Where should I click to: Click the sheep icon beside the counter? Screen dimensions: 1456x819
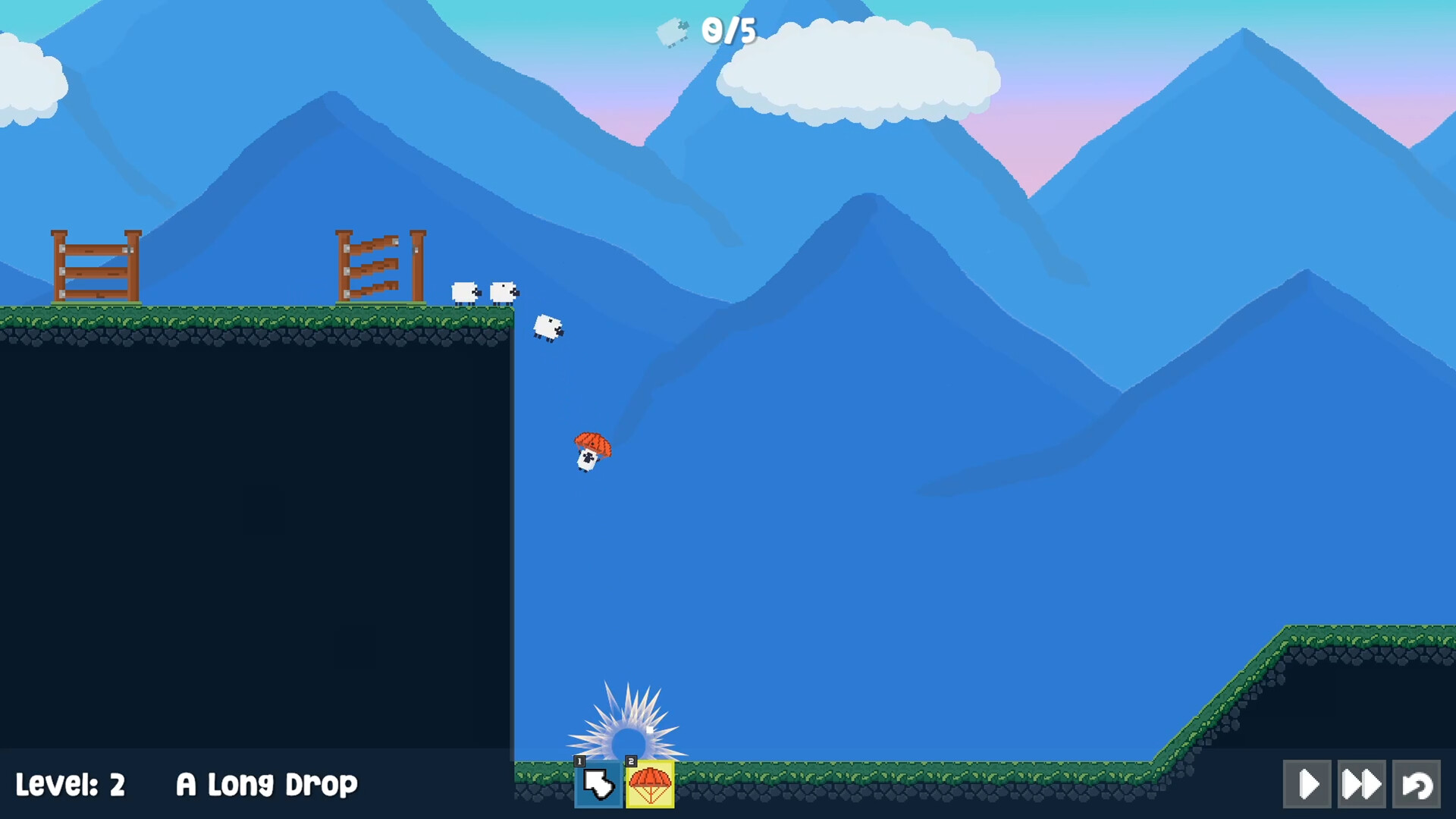click(x=672, y=30)
